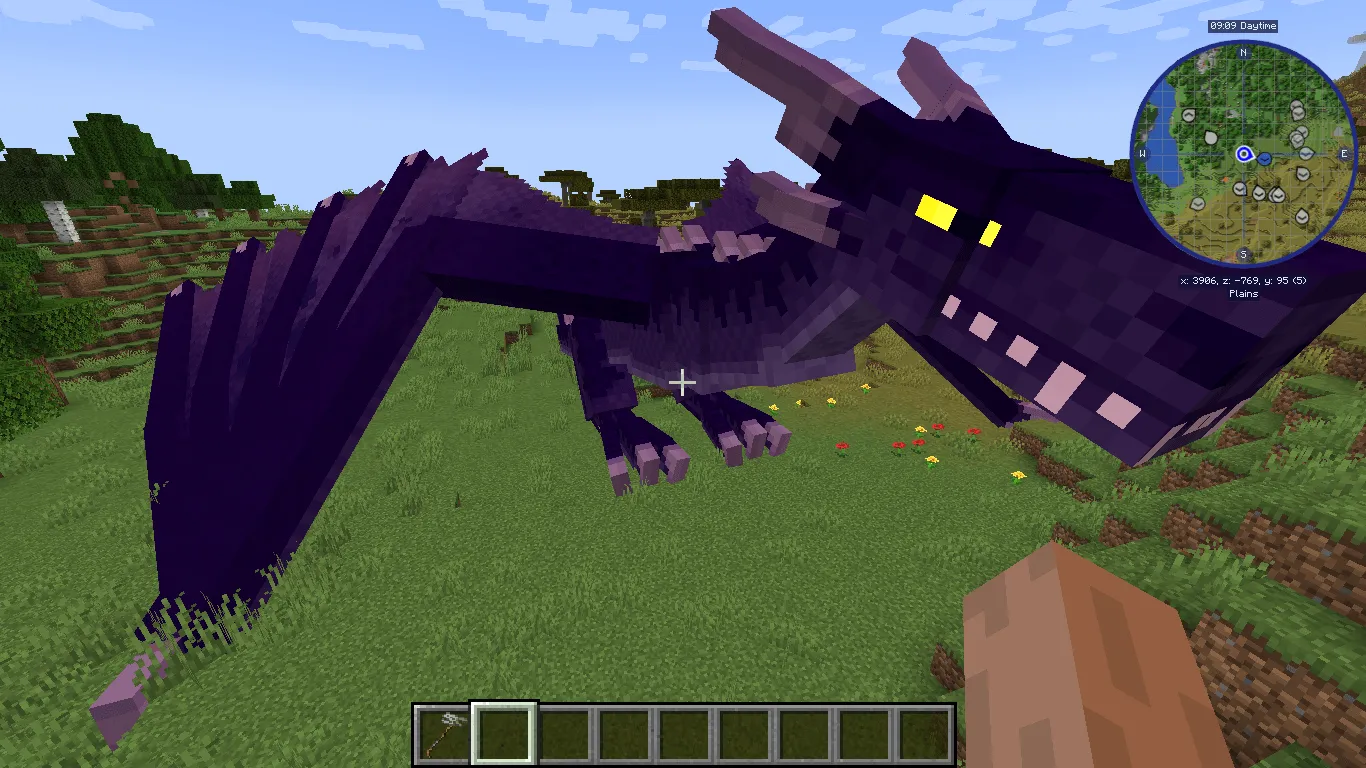Select the battle axe in the first hotbar slot
Screen dimensions: 1366x768
(445, 733)
